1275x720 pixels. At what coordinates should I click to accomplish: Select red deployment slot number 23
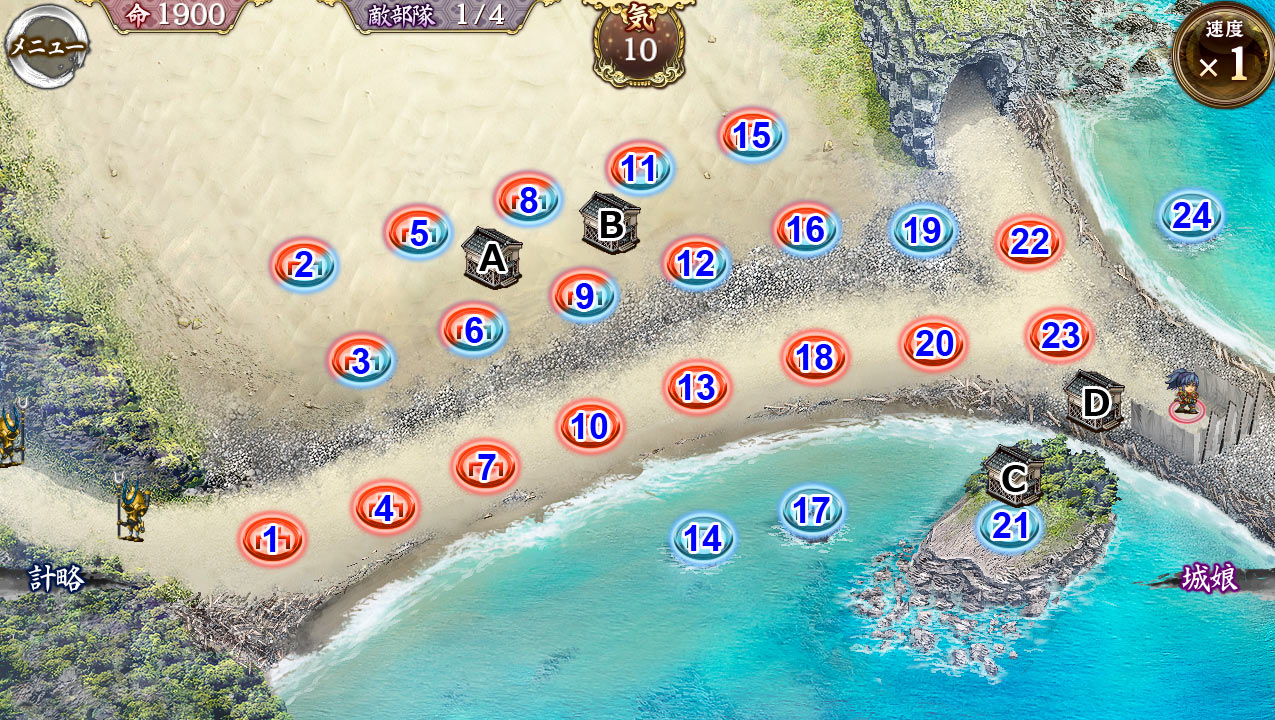[1059, 336]
